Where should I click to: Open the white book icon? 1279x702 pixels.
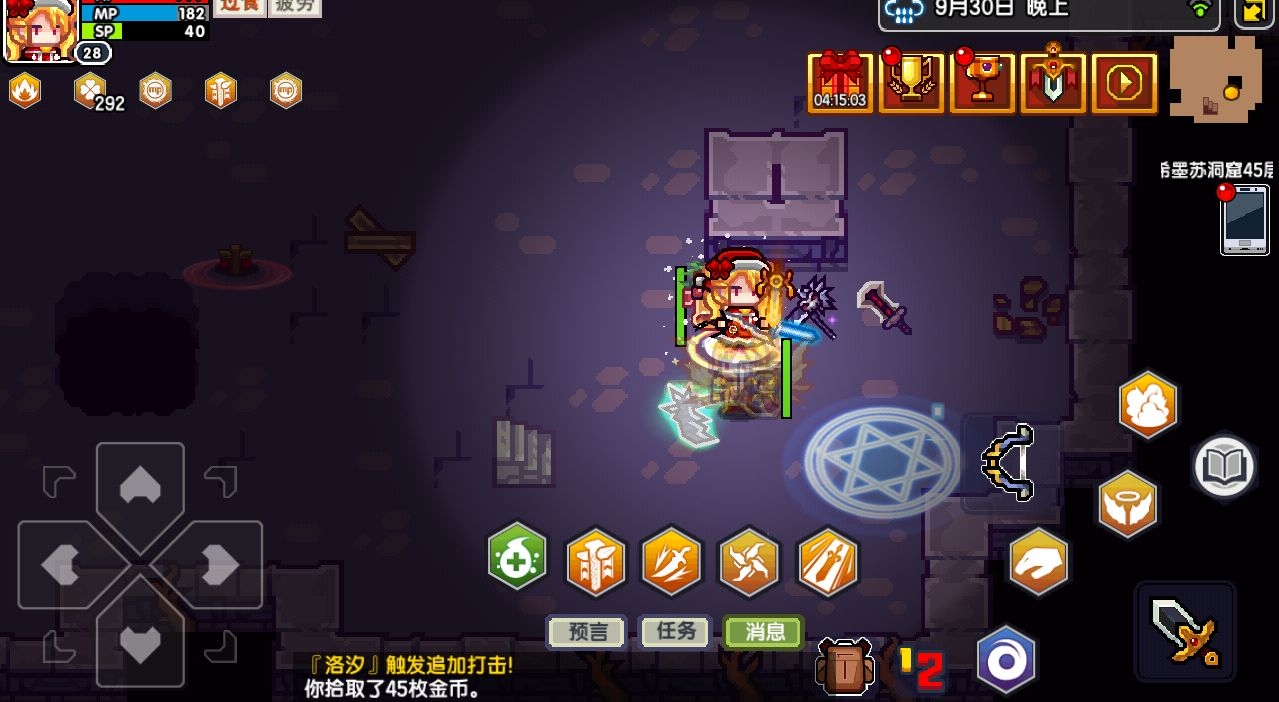[1224, 466]
